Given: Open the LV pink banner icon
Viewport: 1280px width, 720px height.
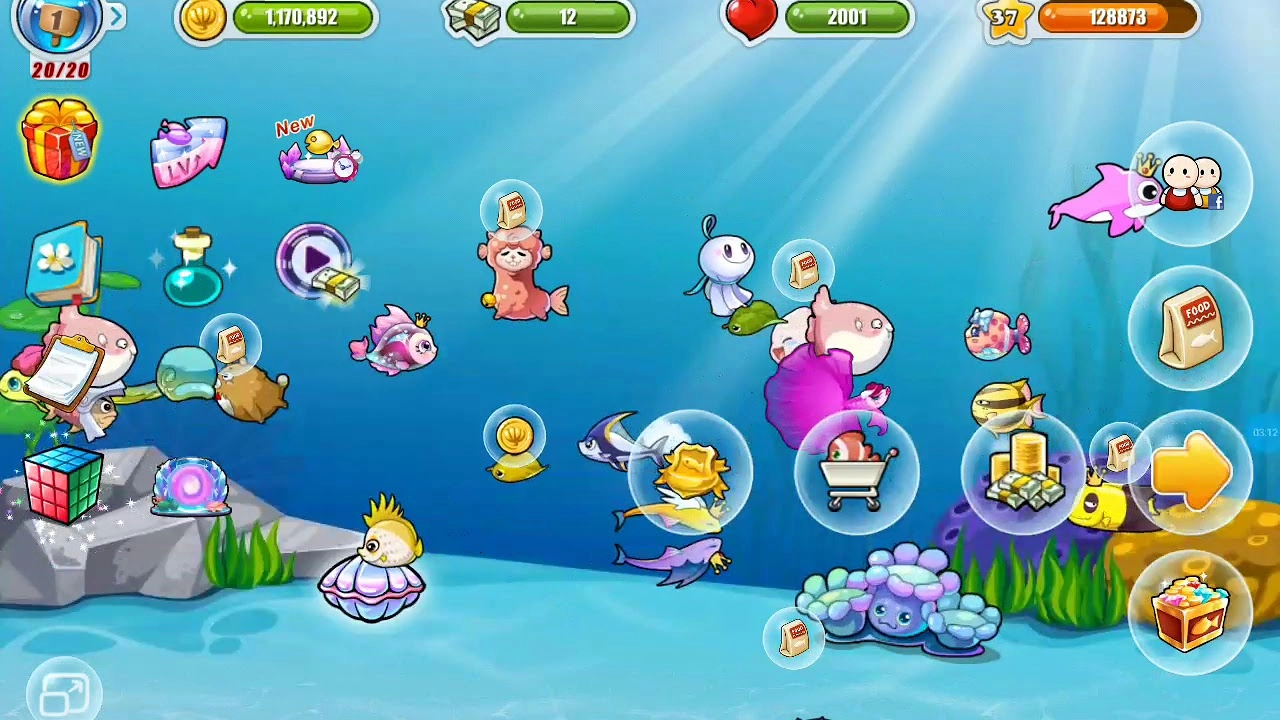Looking at the screenshot, I should click(x=189, y=151).
